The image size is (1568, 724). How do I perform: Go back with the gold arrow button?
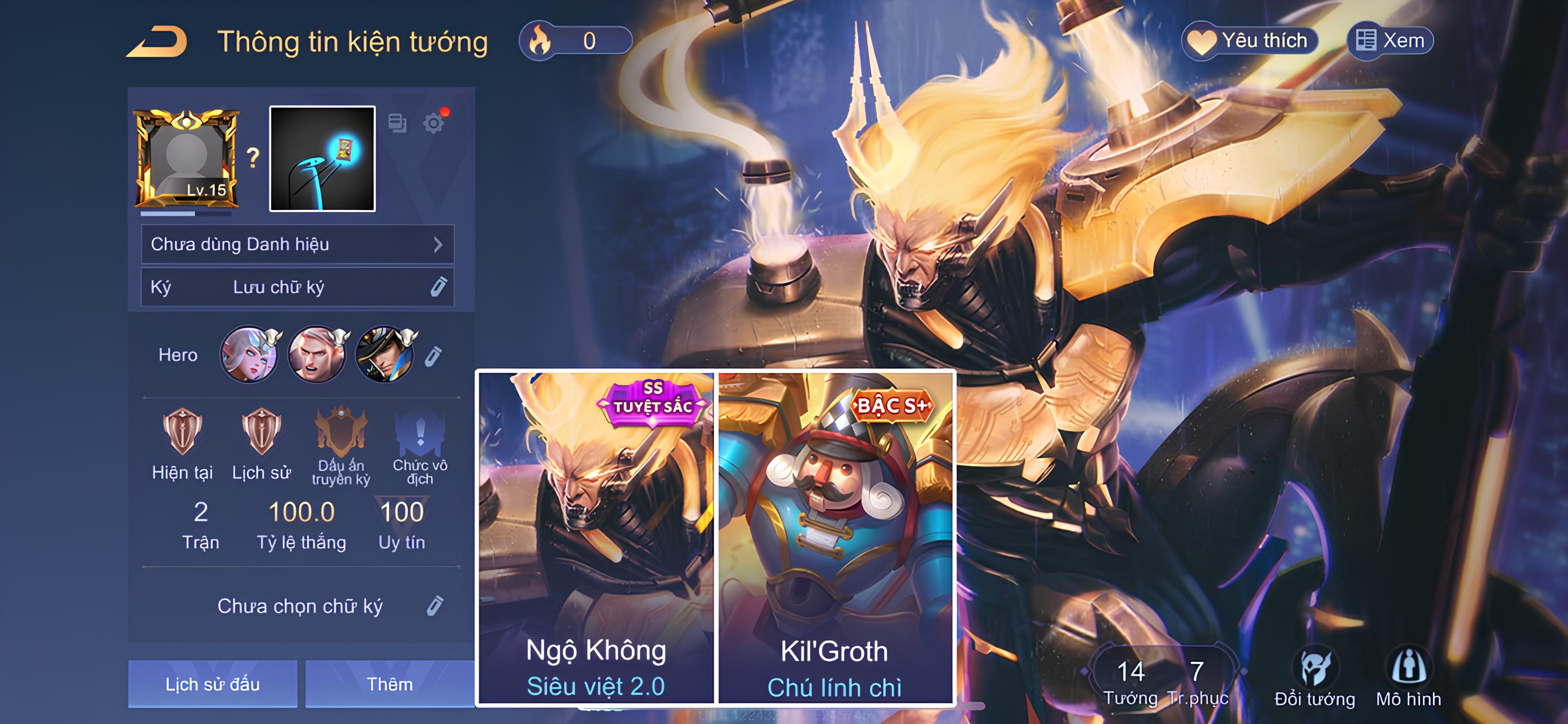[x=157, y=42]
